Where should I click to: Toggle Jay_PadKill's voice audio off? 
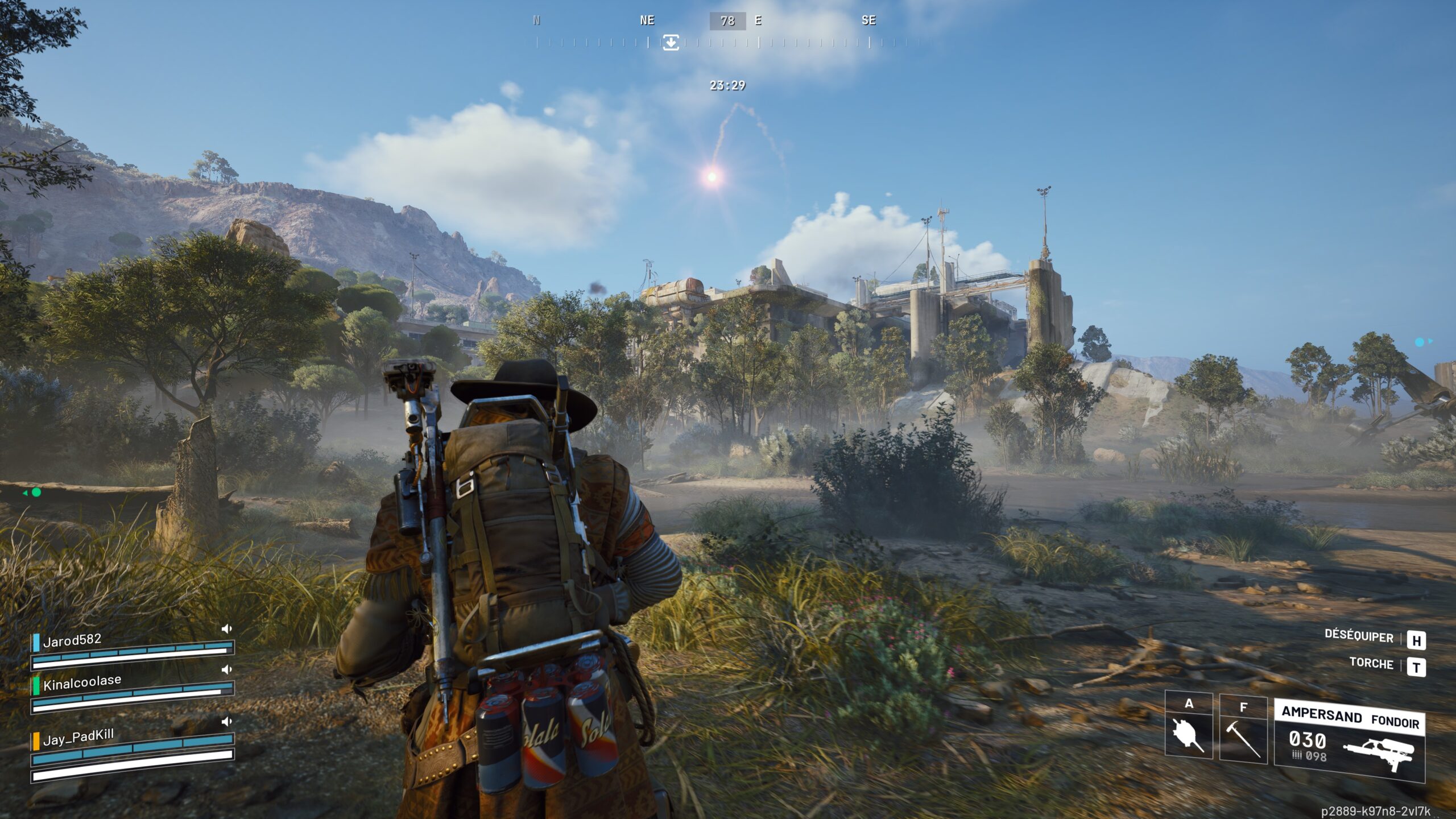coord(226,720)
